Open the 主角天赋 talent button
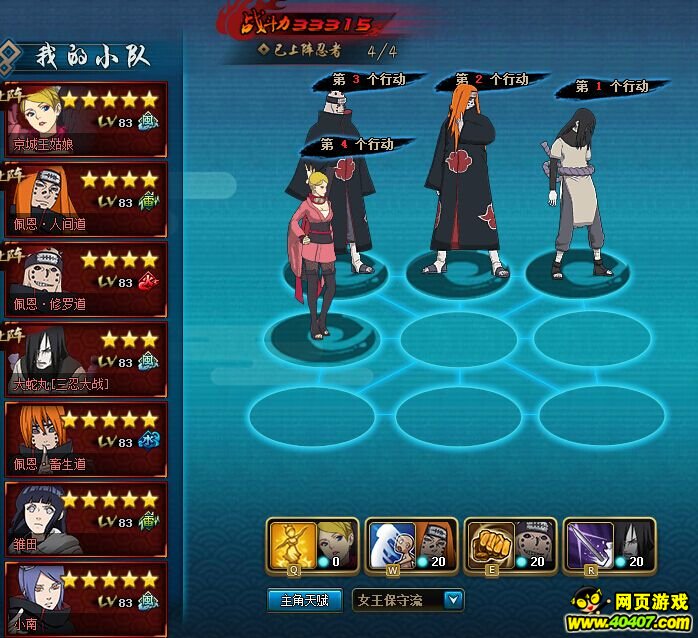 305,600
